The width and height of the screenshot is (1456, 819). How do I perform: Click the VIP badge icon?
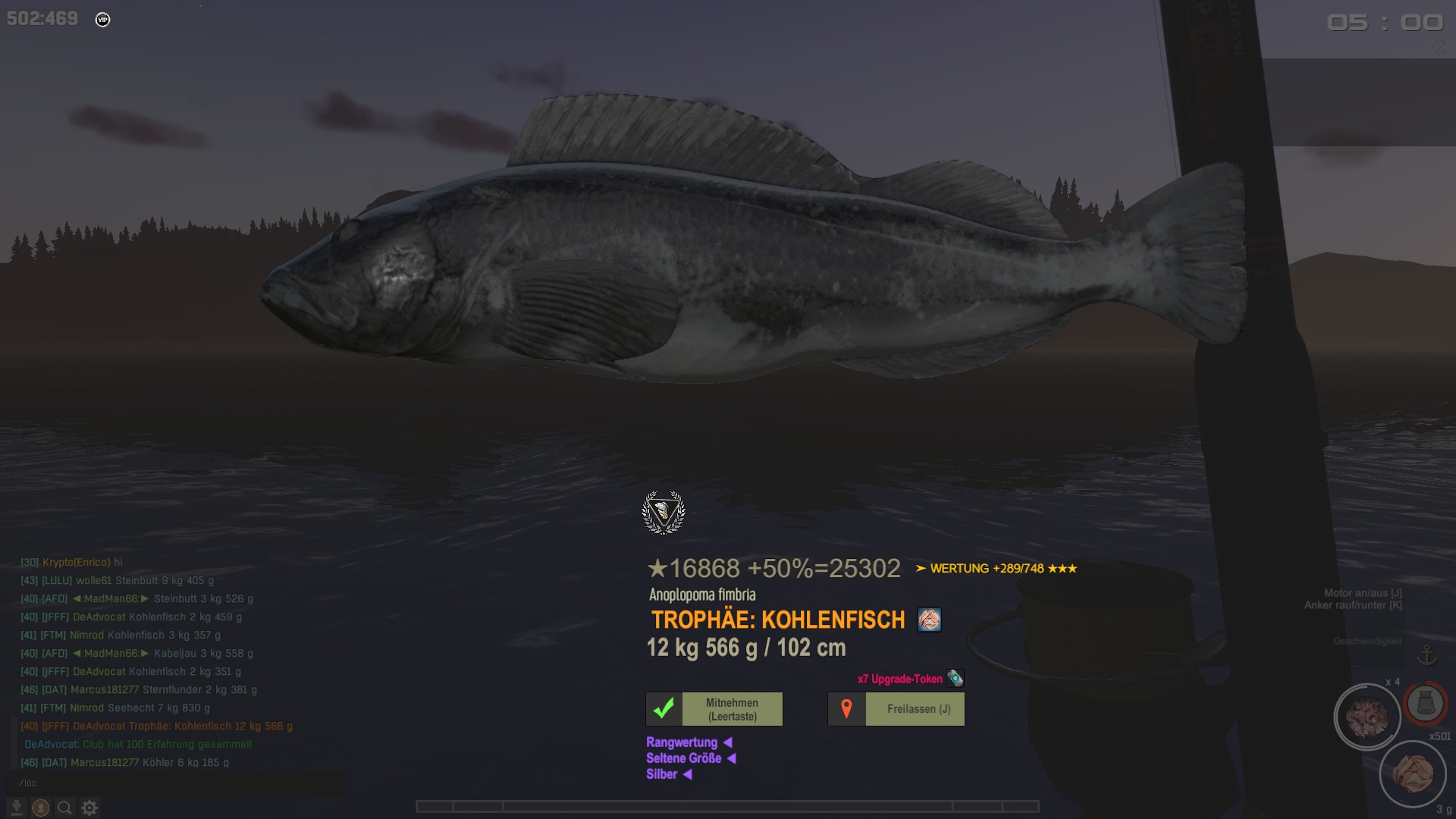(103, 20)
